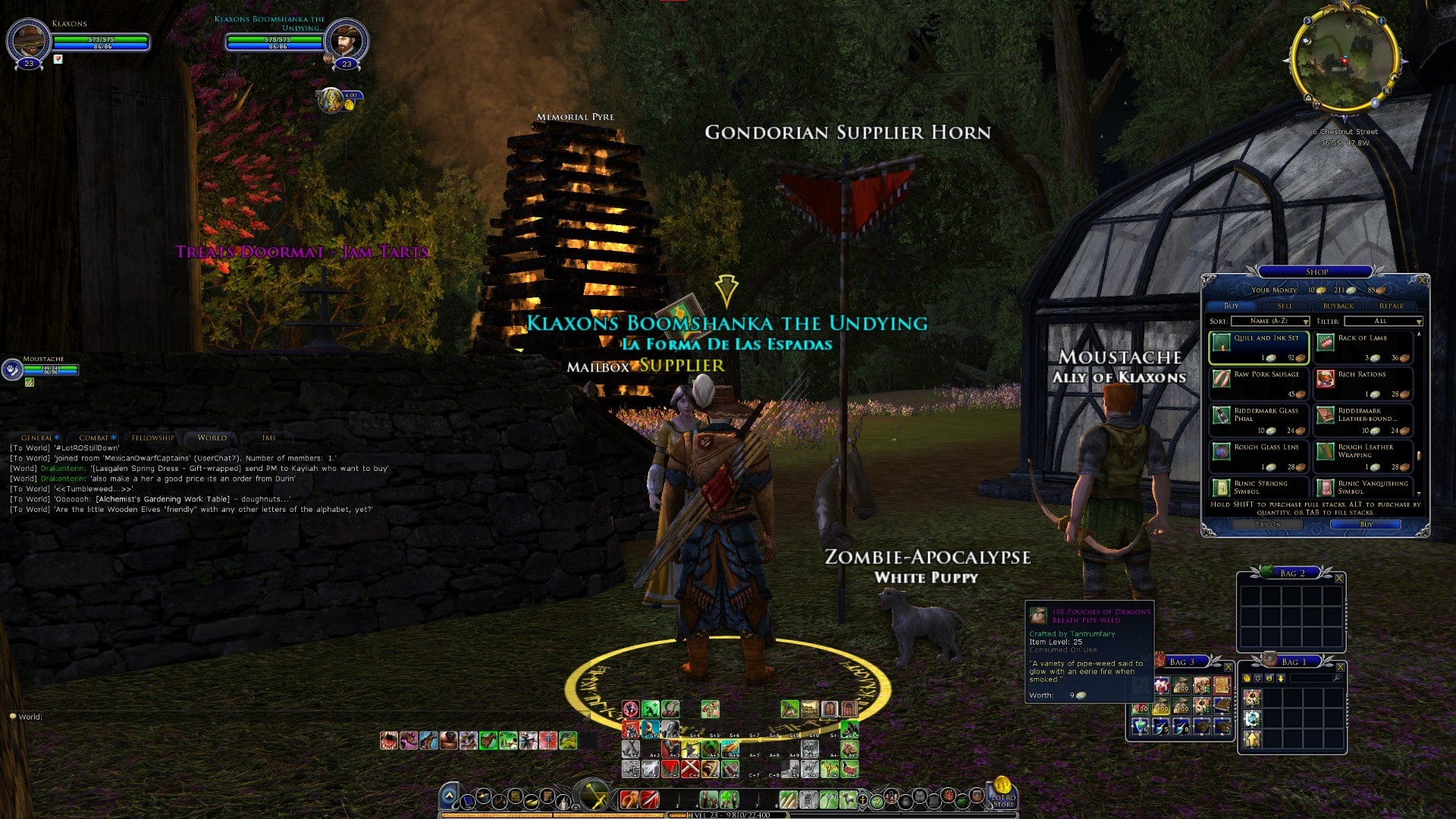Screen dimensions: 1456x819
Task: Select the Rich Rations shop entry
Action: [1363, 384]
